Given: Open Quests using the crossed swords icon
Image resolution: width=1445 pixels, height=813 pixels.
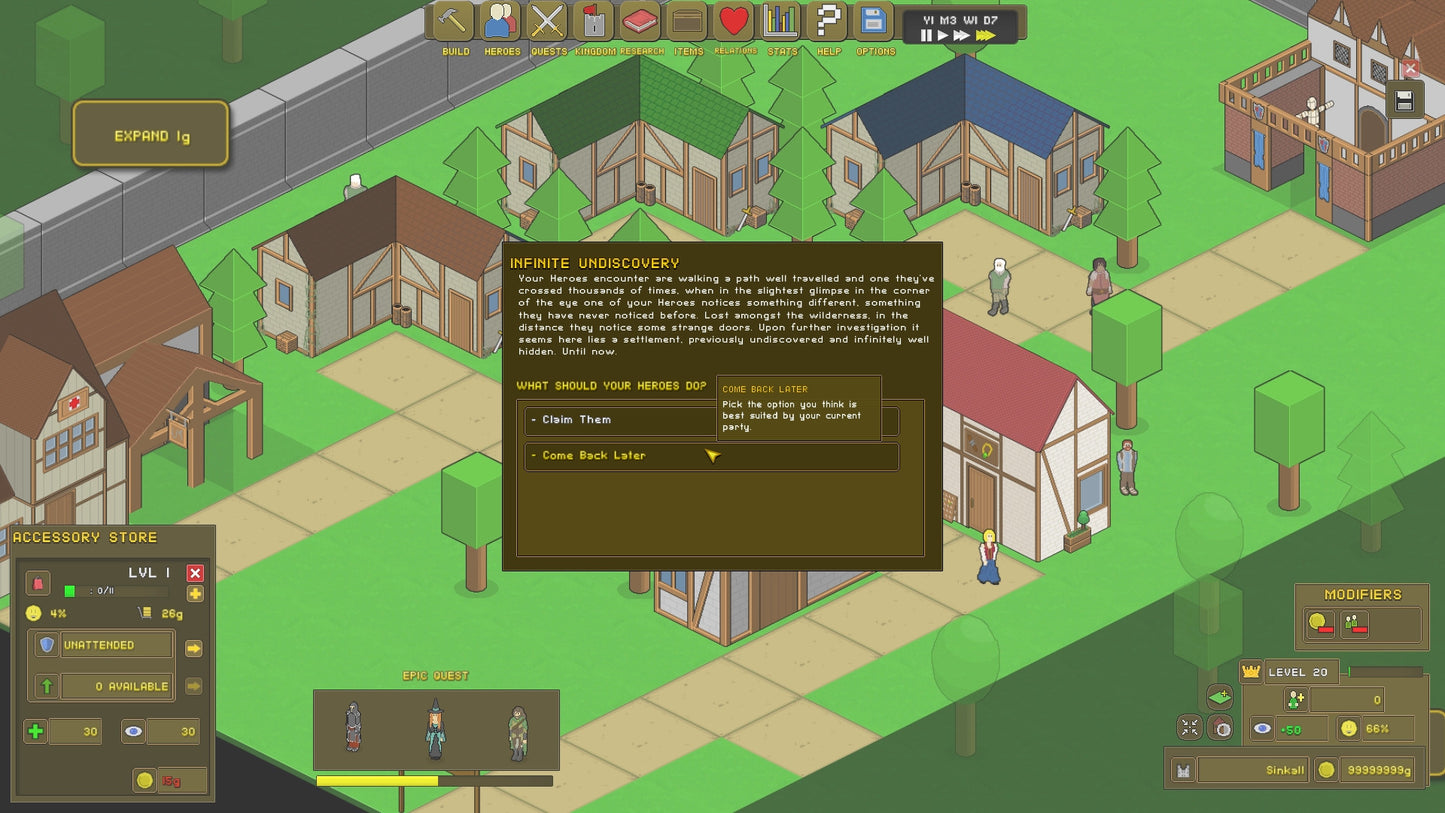Looking at the screenshot, I should [547, 22].
